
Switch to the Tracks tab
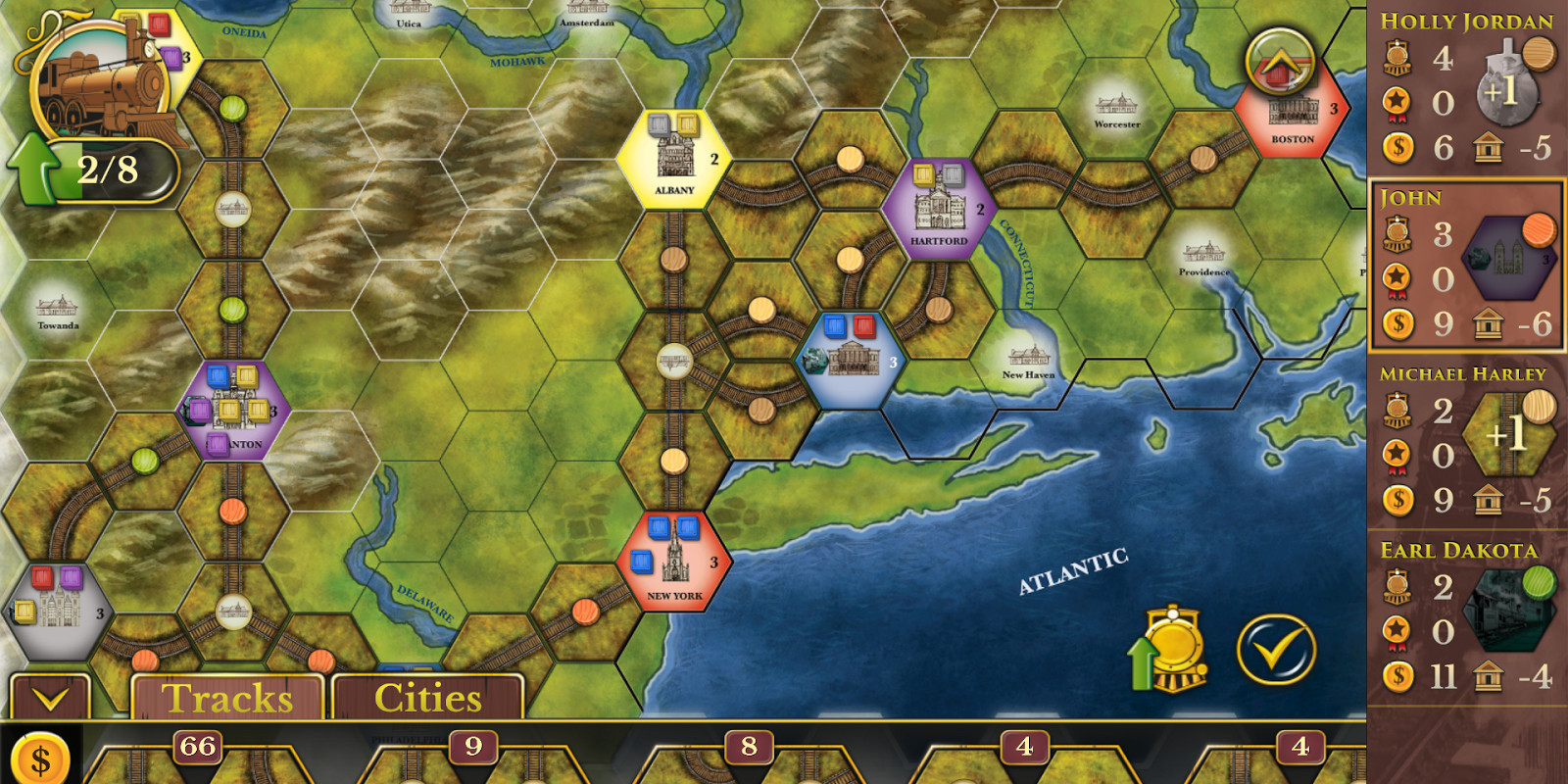[227, 698]
